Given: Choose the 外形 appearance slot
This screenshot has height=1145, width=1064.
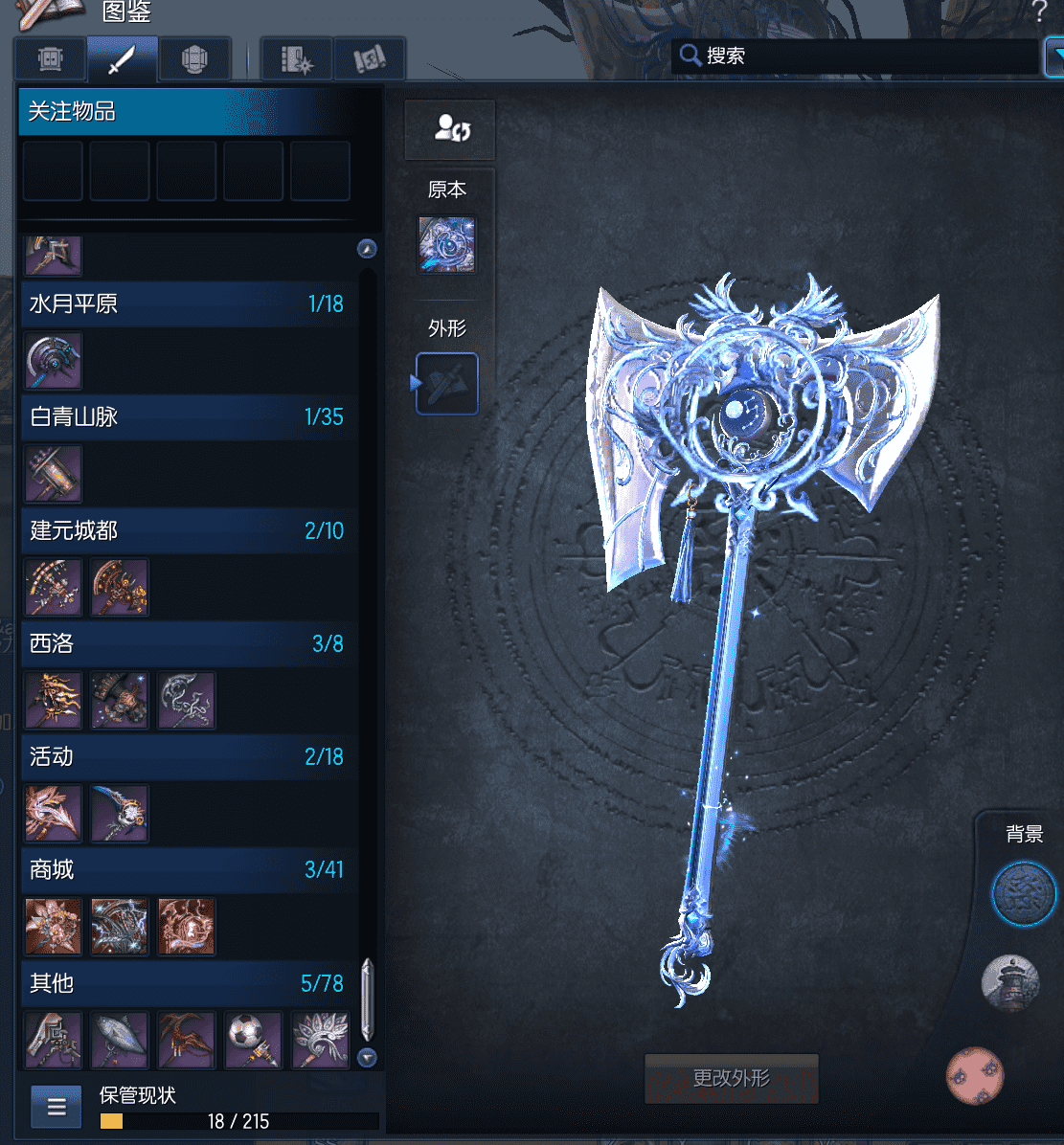Looking at the screenshot, I should pyautogui.click(x=447, y=383).
